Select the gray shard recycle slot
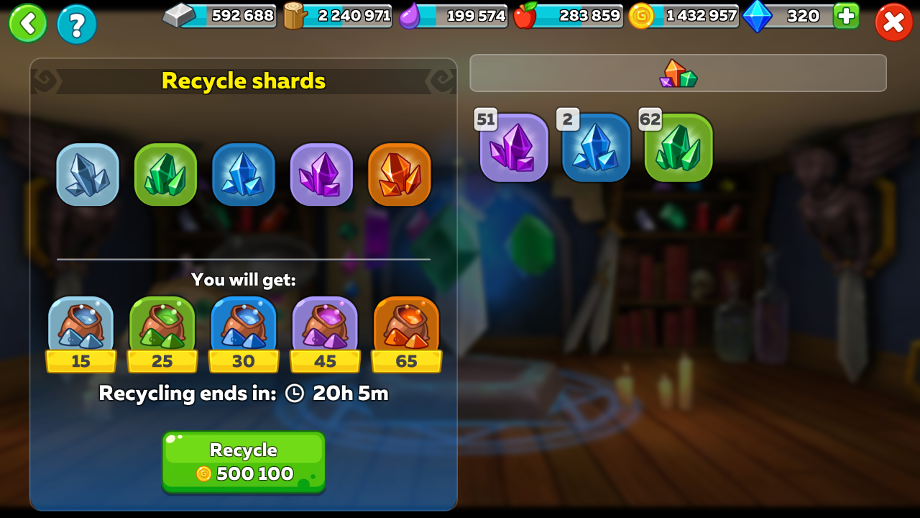920x518 pixels. [87, 175]
